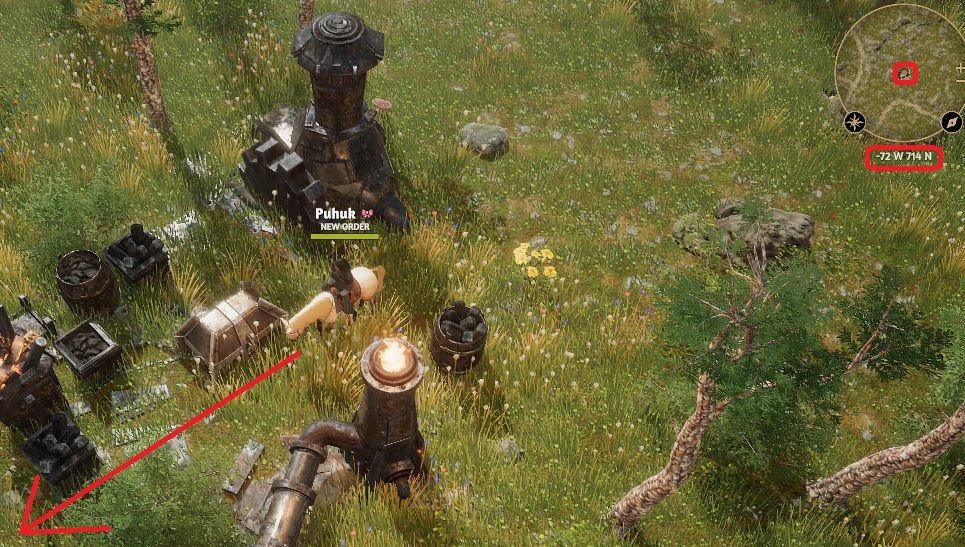
Task: Click the compass star icon beside the minimap
Action: 854,122
